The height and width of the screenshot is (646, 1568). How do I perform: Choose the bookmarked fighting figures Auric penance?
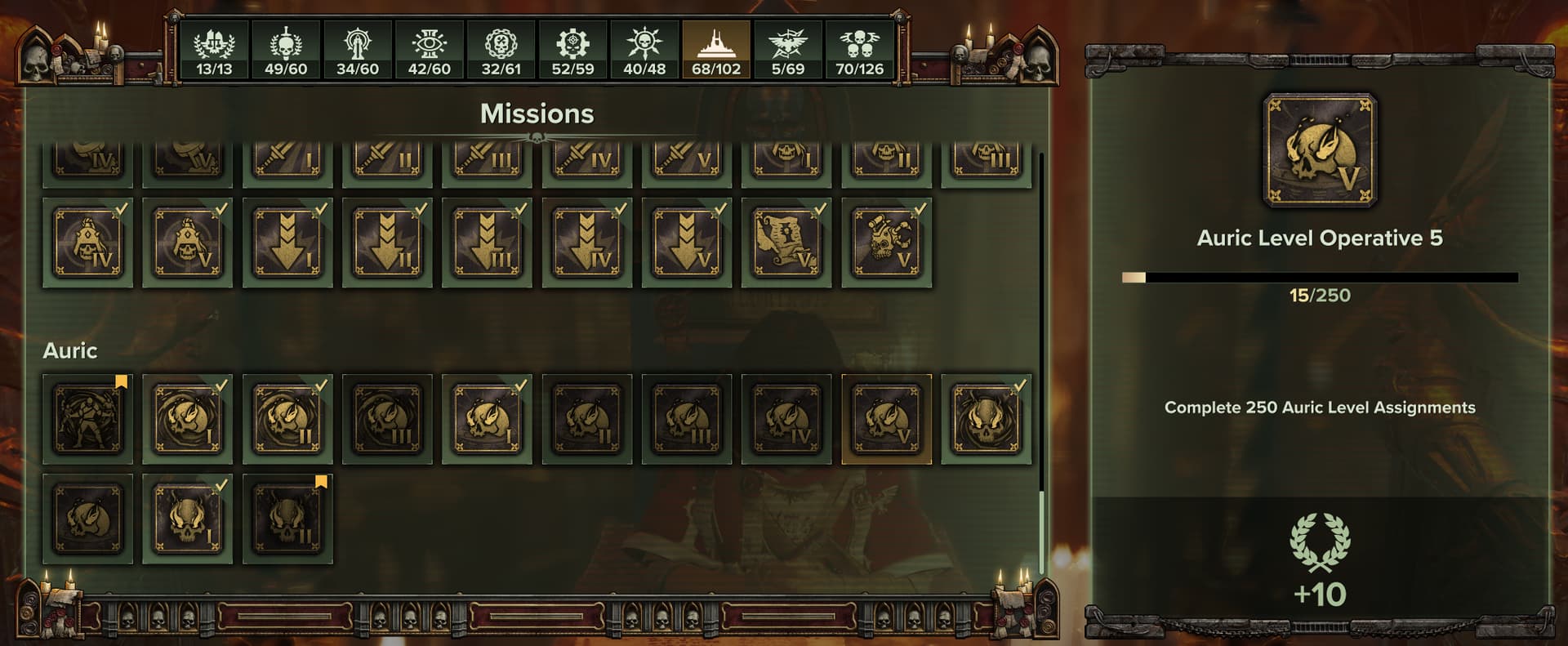(87, 419)
